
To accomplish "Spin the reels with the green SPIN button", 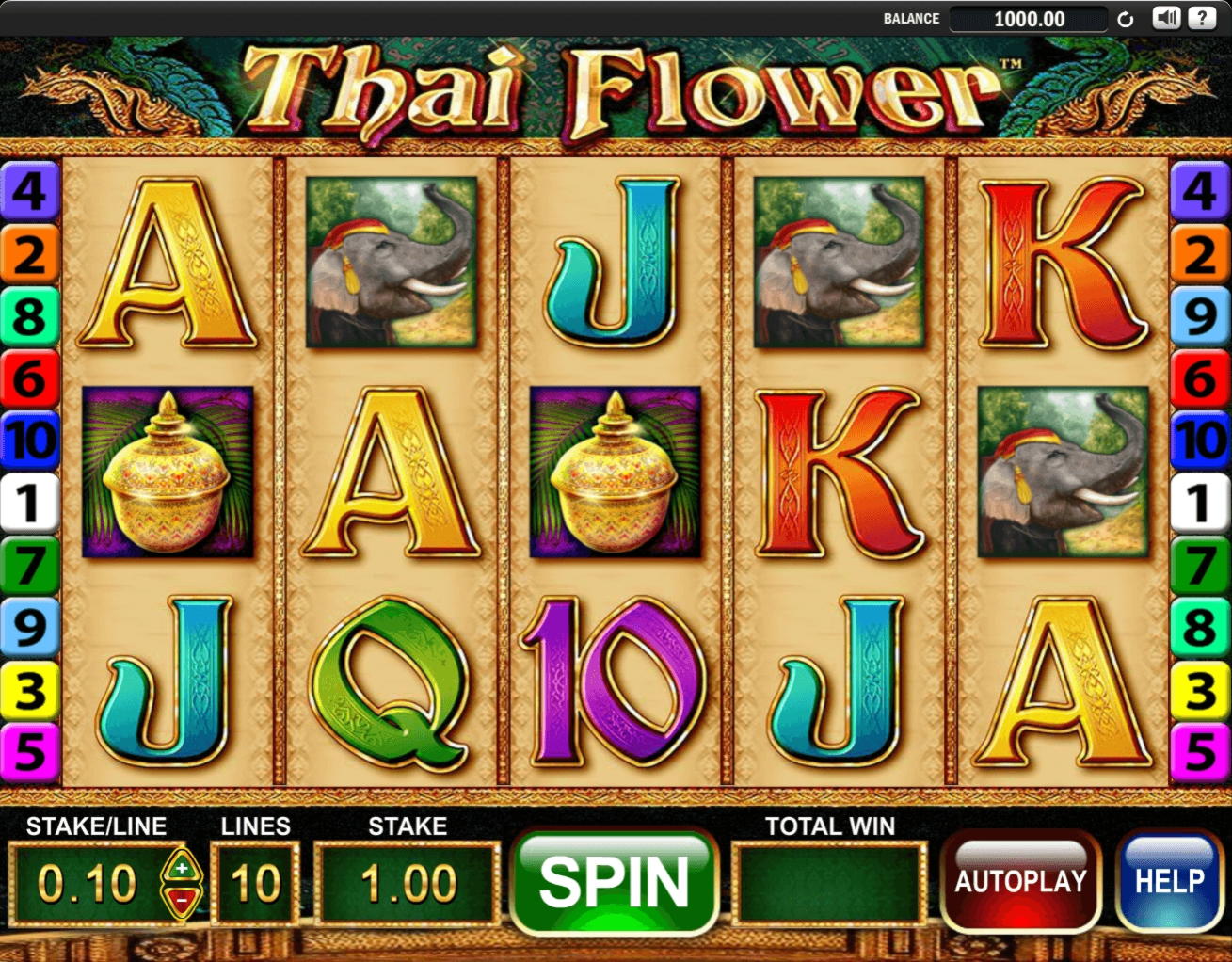I will [615, 882].
